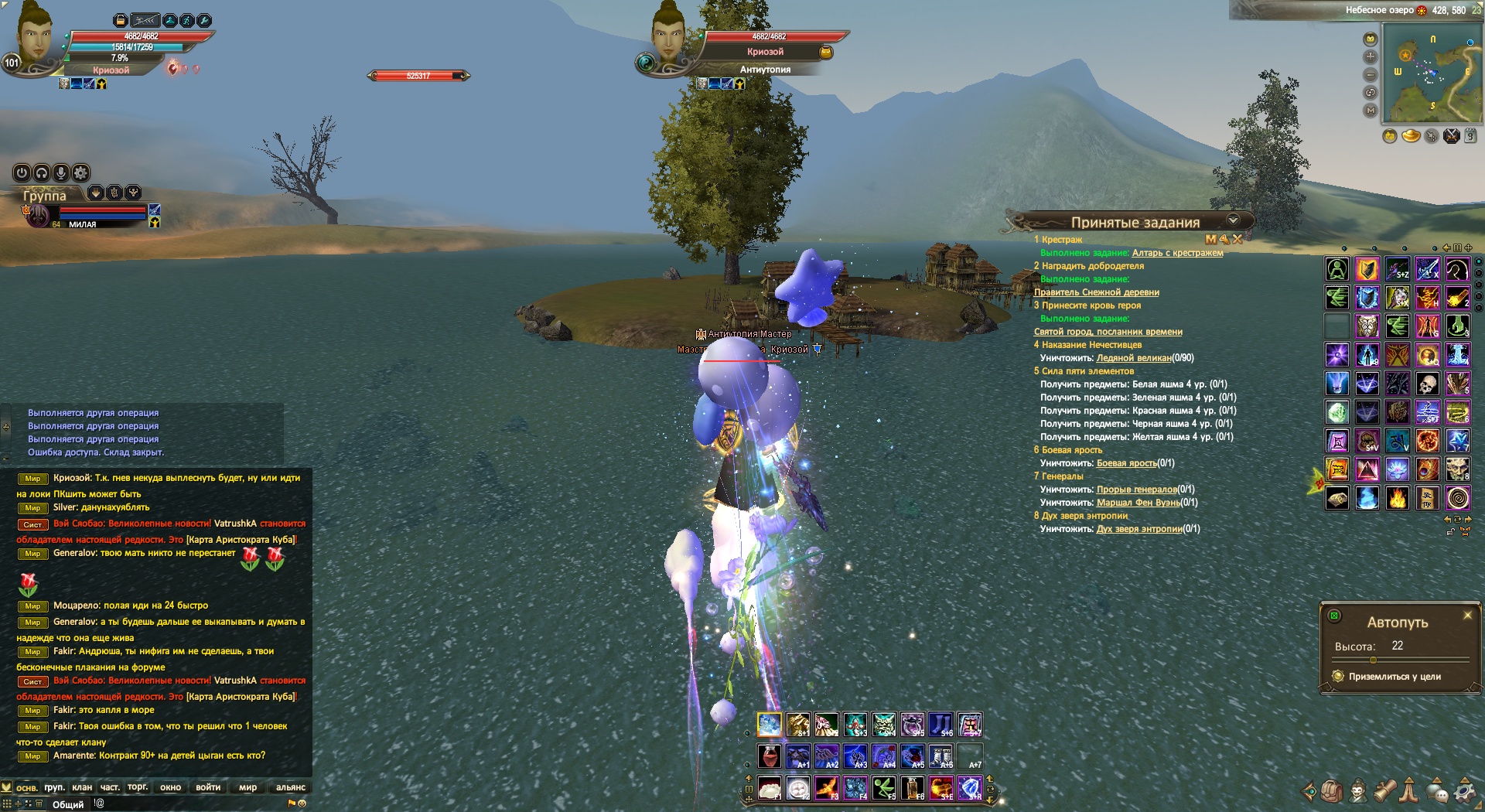1485x812 pixels.
Task: Collapse the Принятые задания quest tracker
Action: pyautogui.click(x=1234, y=220)
